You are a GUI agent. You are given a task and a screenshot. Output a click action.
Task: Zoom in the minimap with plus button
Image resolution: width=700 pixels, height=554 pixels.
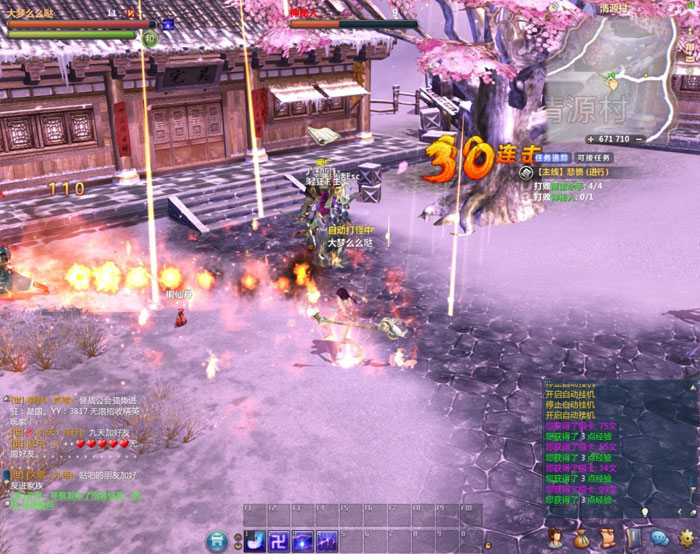coord(589,139)
